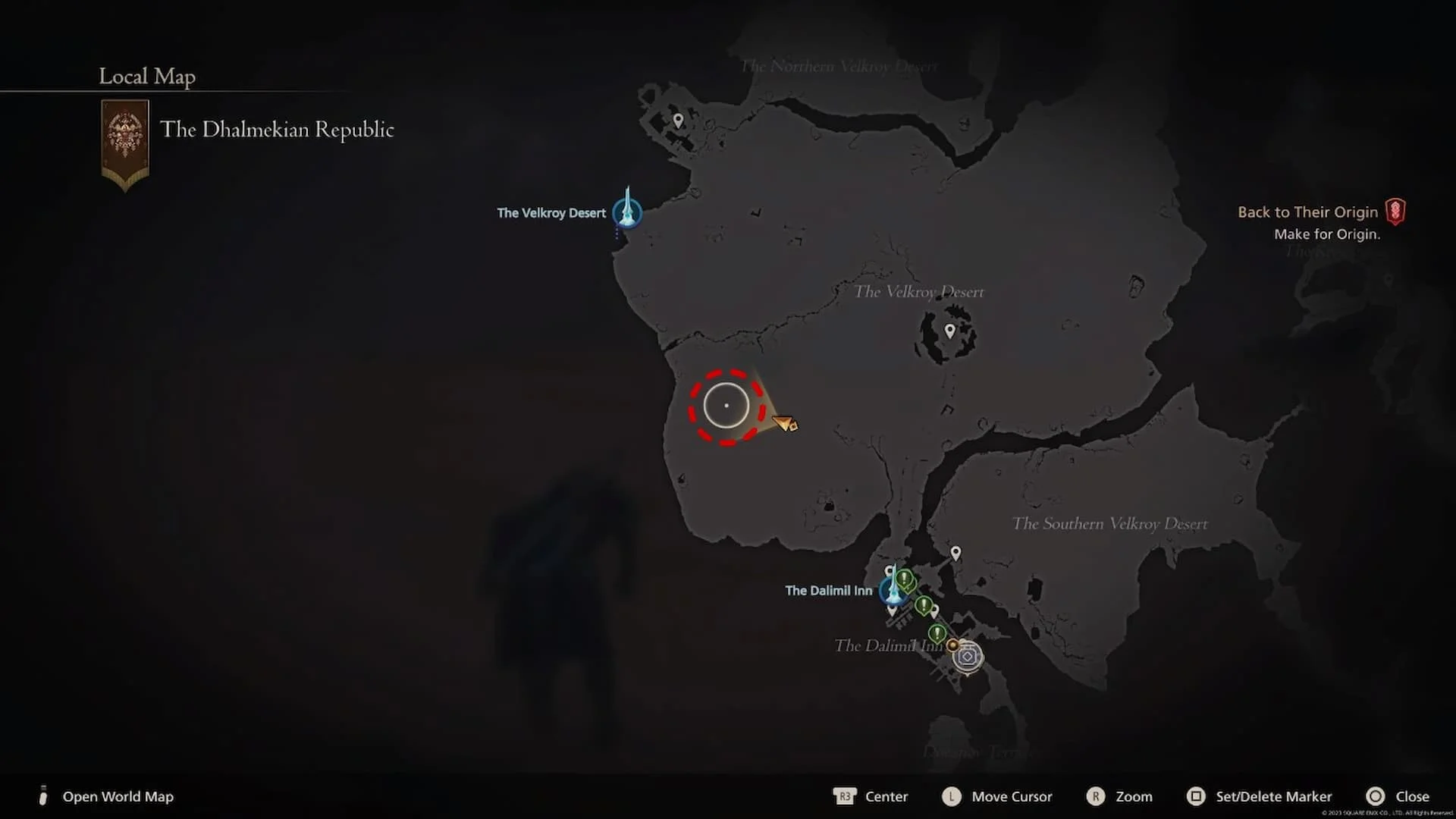Click the Move Cursor control label
The height and width of the screenshot is (819, 1456).
point(1012,796)
